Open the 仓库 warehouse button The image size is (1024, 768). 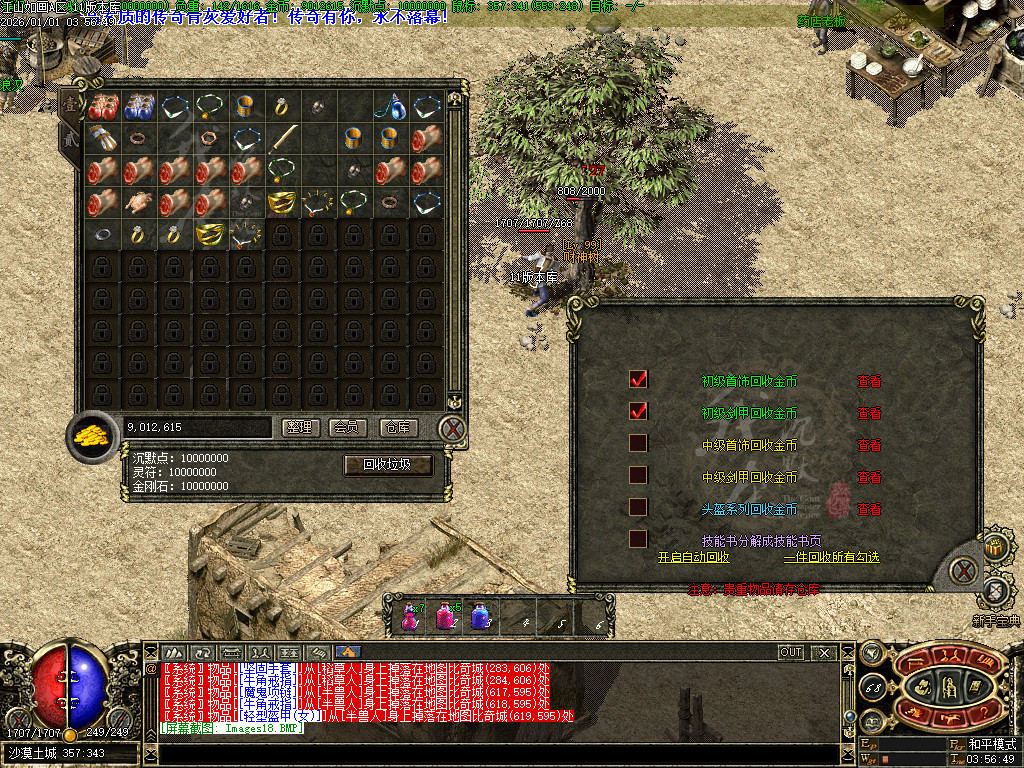tap(398, 428)
